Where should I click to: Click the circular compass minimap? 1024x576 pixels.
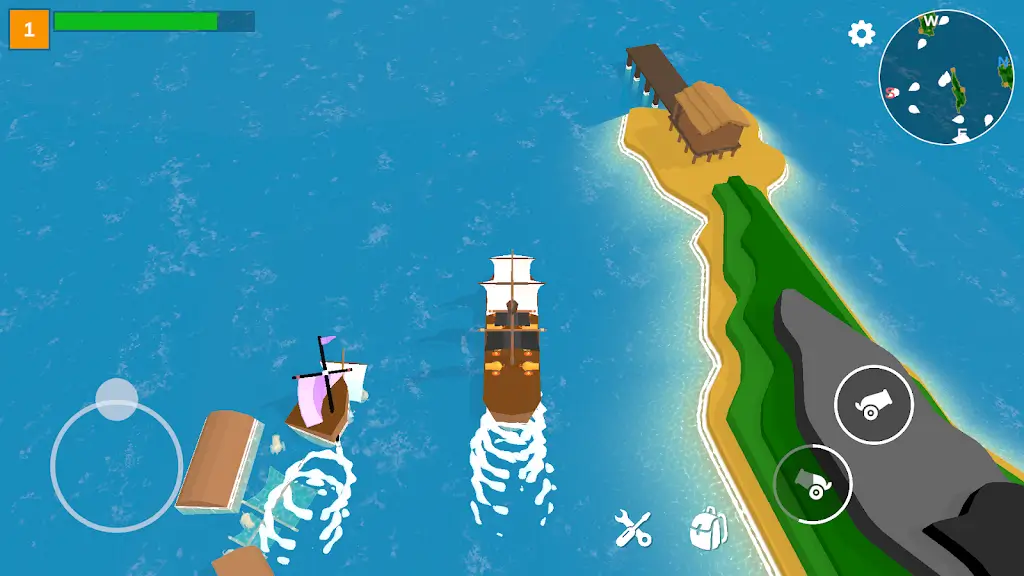946,77
